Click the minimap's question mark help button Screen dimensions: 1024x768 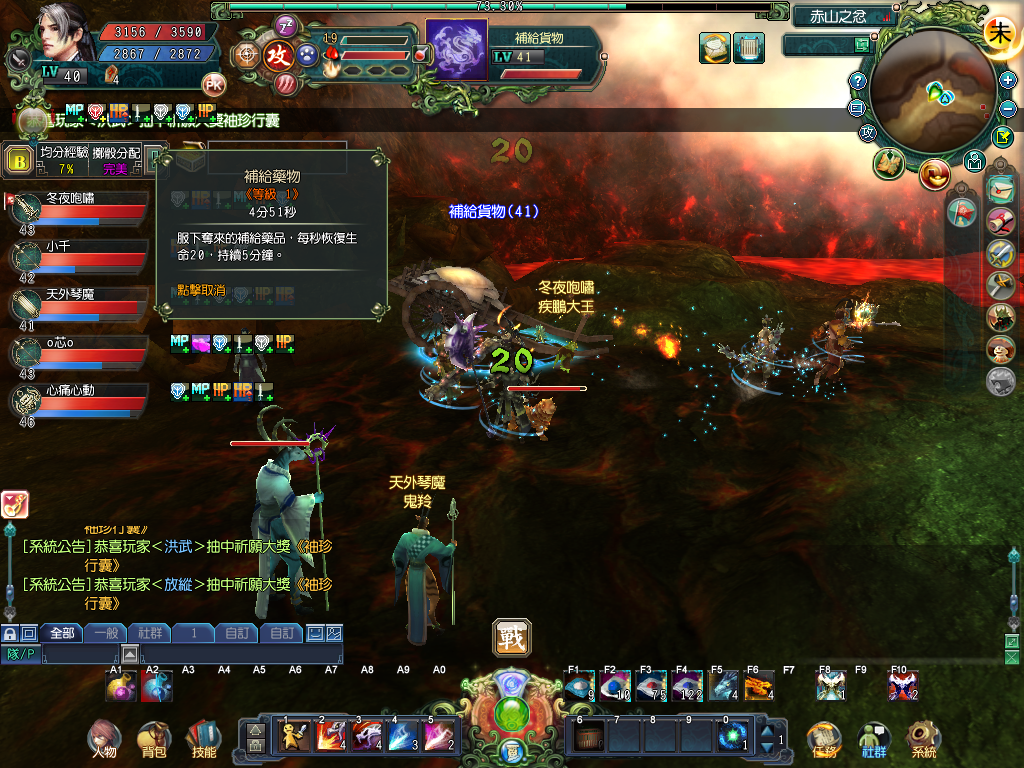pos(857,81)
